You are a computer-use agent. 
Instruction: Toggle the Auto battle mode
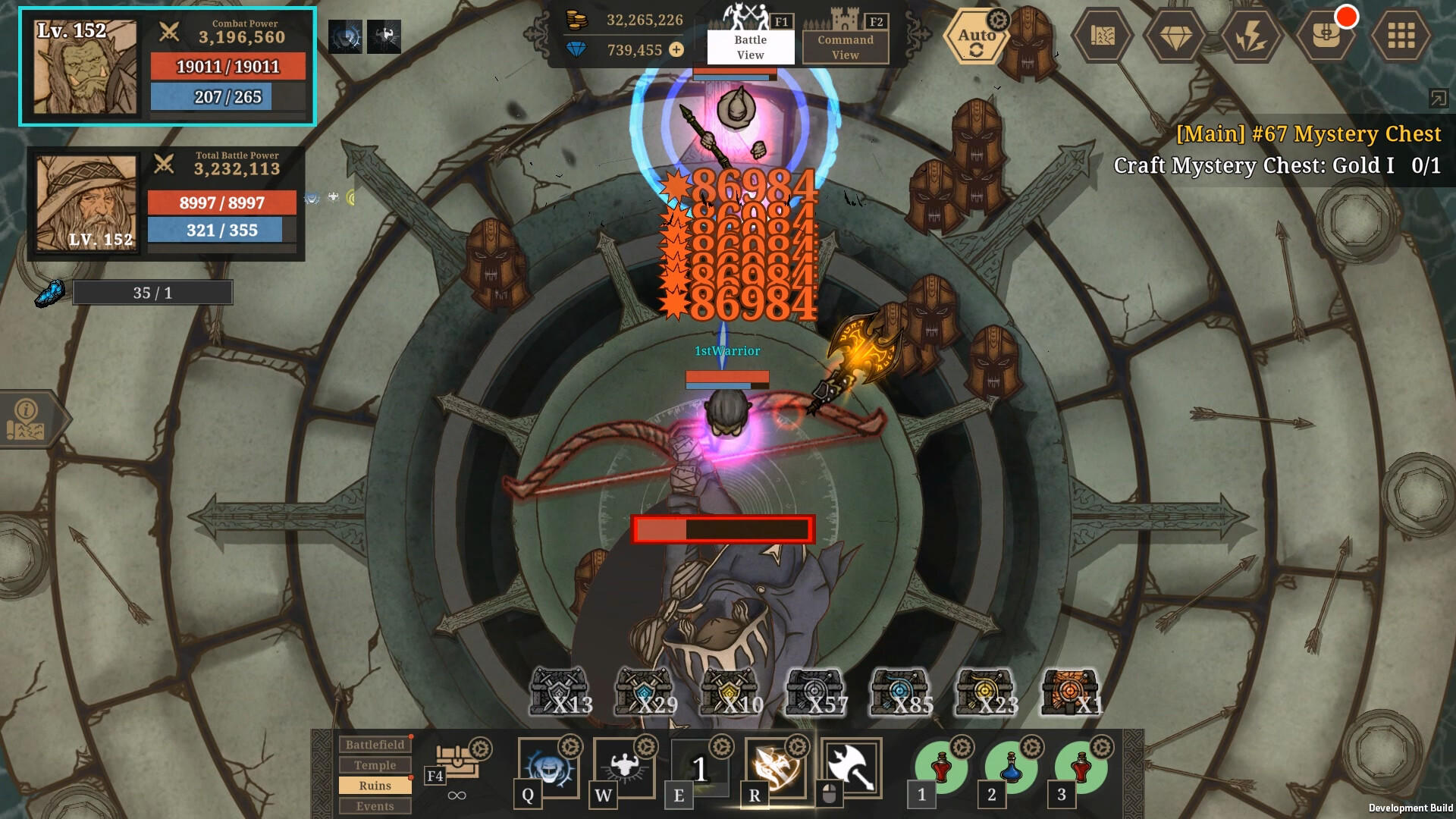976,35
